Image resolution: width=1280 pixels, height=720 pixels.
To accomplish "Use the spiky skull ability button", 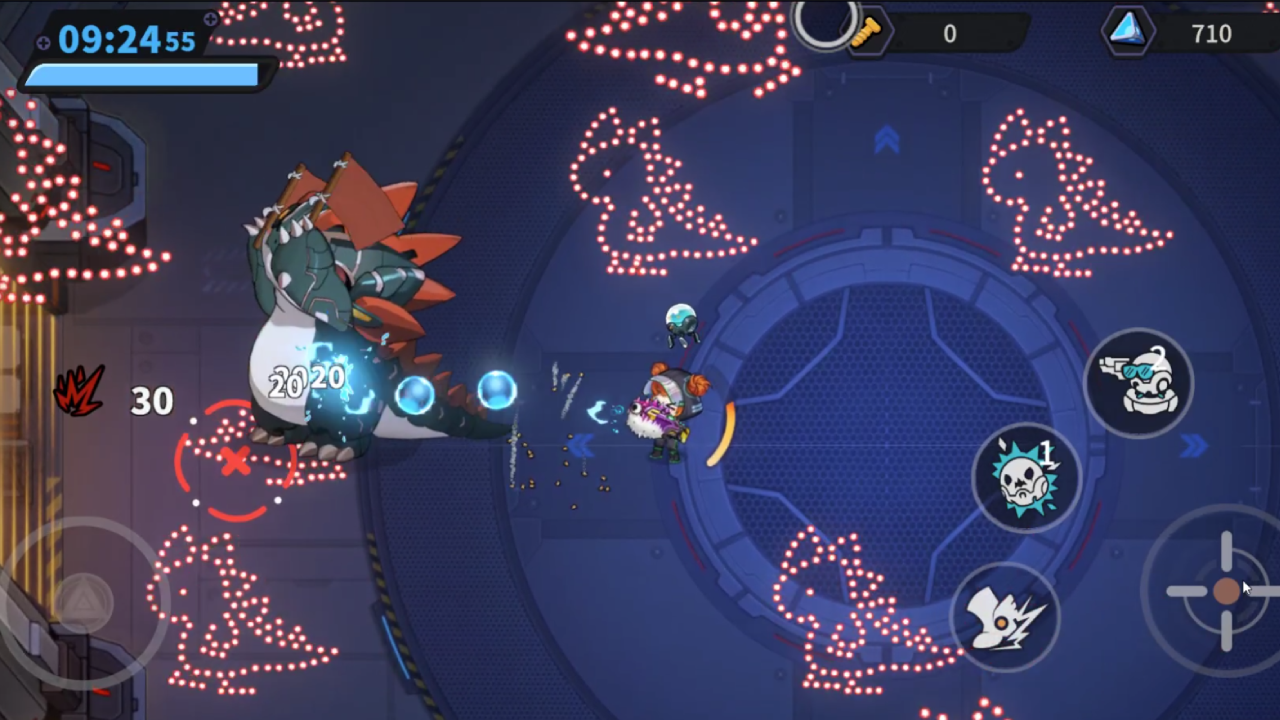I will 1026,478.
